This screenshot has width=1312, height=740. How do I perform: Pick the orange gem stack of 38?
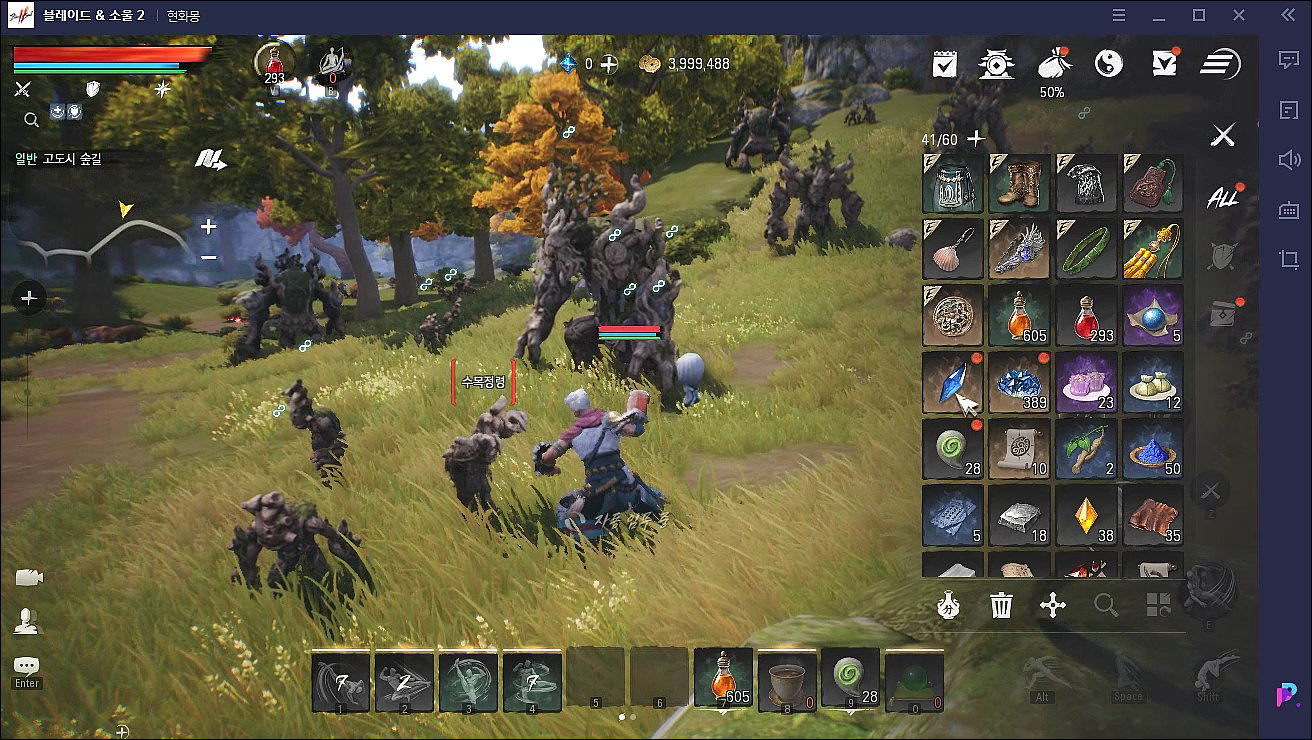coord(1087,515)
